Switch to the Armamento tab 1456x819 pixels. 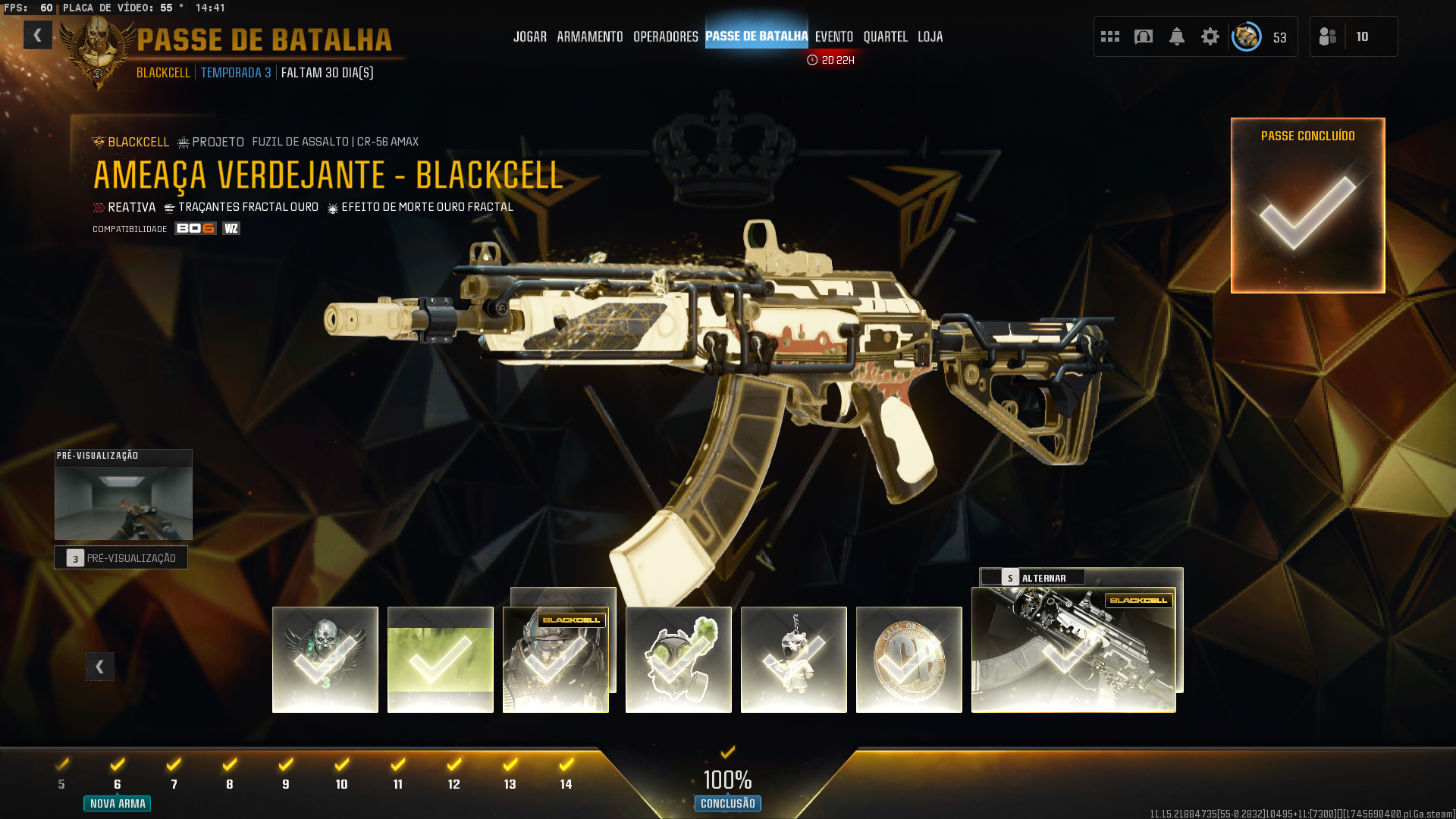pos(589,36)
